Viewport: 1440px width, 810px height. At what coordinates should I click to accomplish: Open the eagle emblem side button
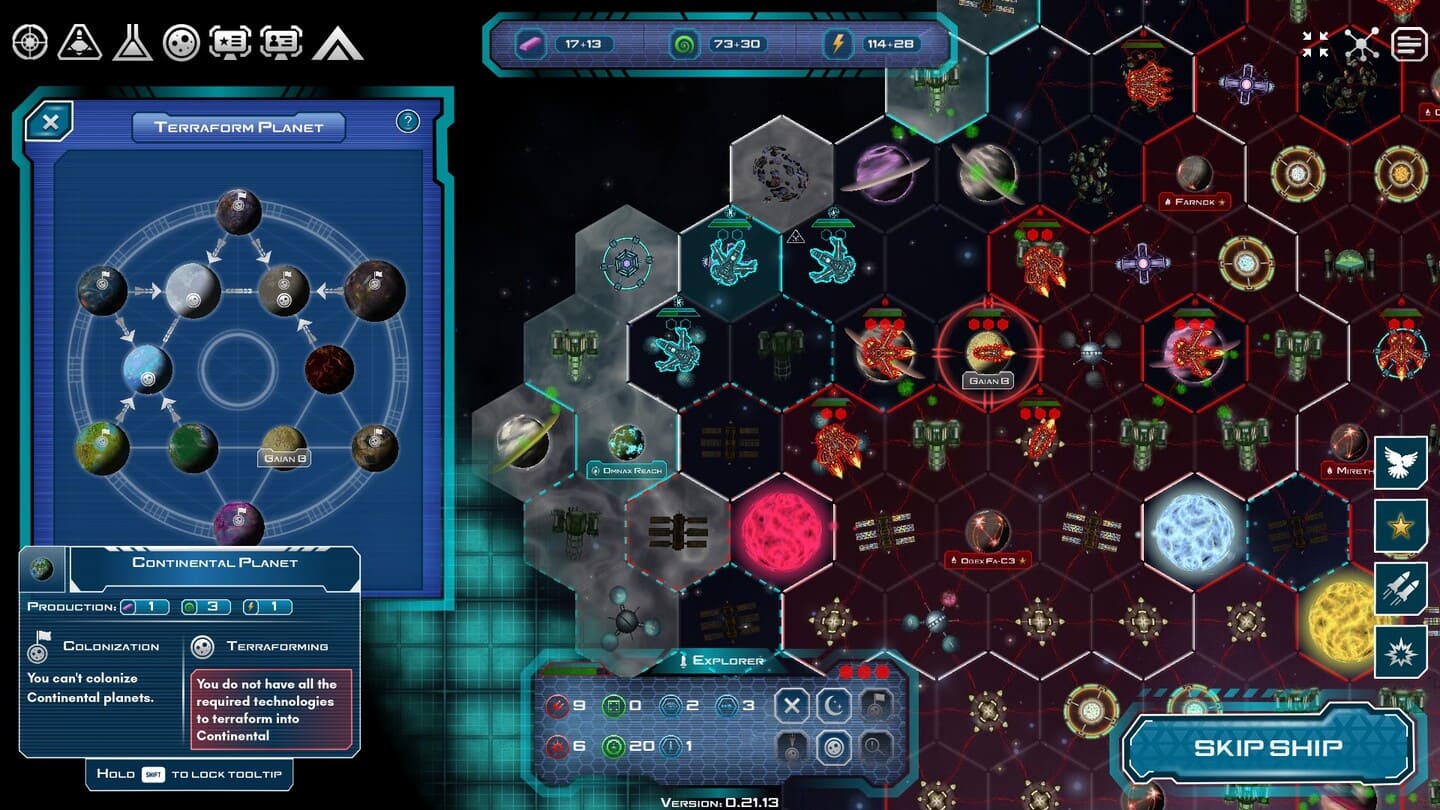tap(1401, 462)
